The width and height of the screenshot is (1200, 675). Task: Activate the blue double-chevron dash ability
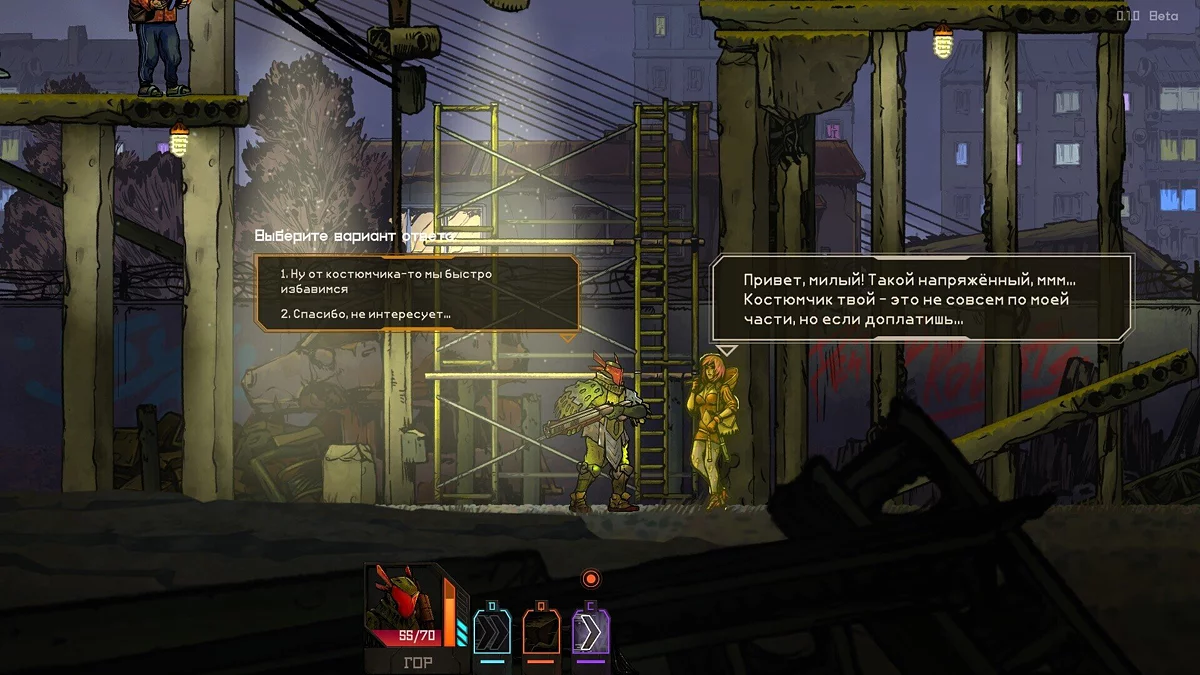(x=491, y=632)
